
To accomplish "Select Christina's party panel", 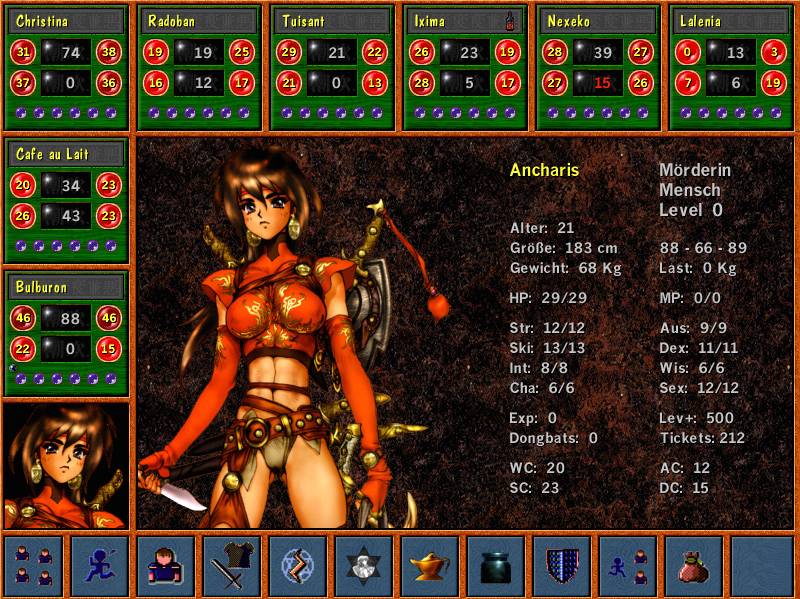I will tap(67, 68).
